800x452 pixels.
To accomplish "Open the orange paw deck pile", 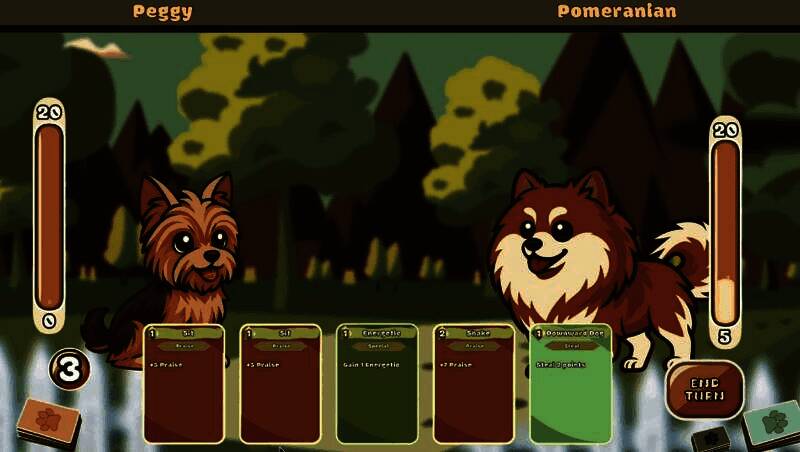I will tap(48, 420).
